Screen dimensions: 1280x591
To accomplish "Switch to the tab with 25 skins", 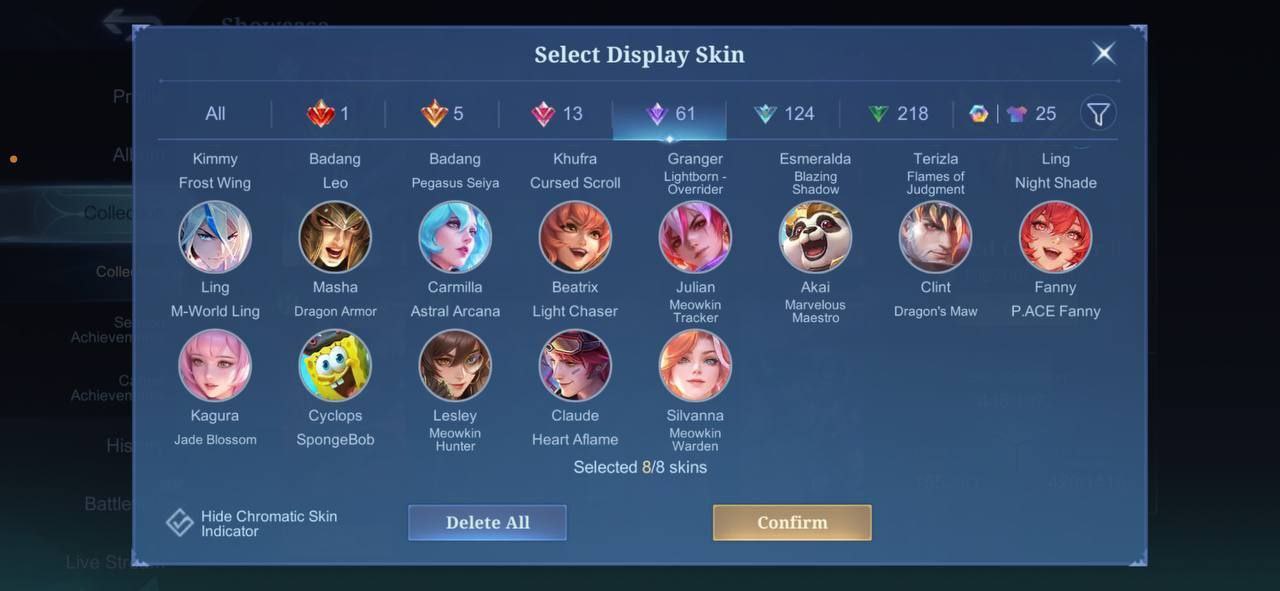I will 1030,114.
